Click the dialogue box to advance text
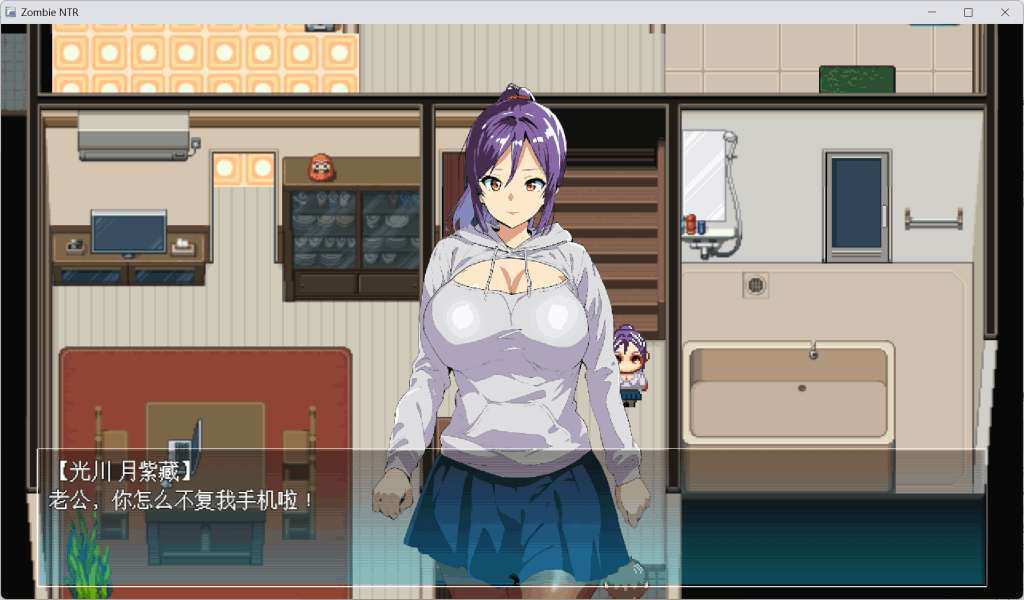The width and height of the screenshot is (1024, 600). (x=512, y=517)
